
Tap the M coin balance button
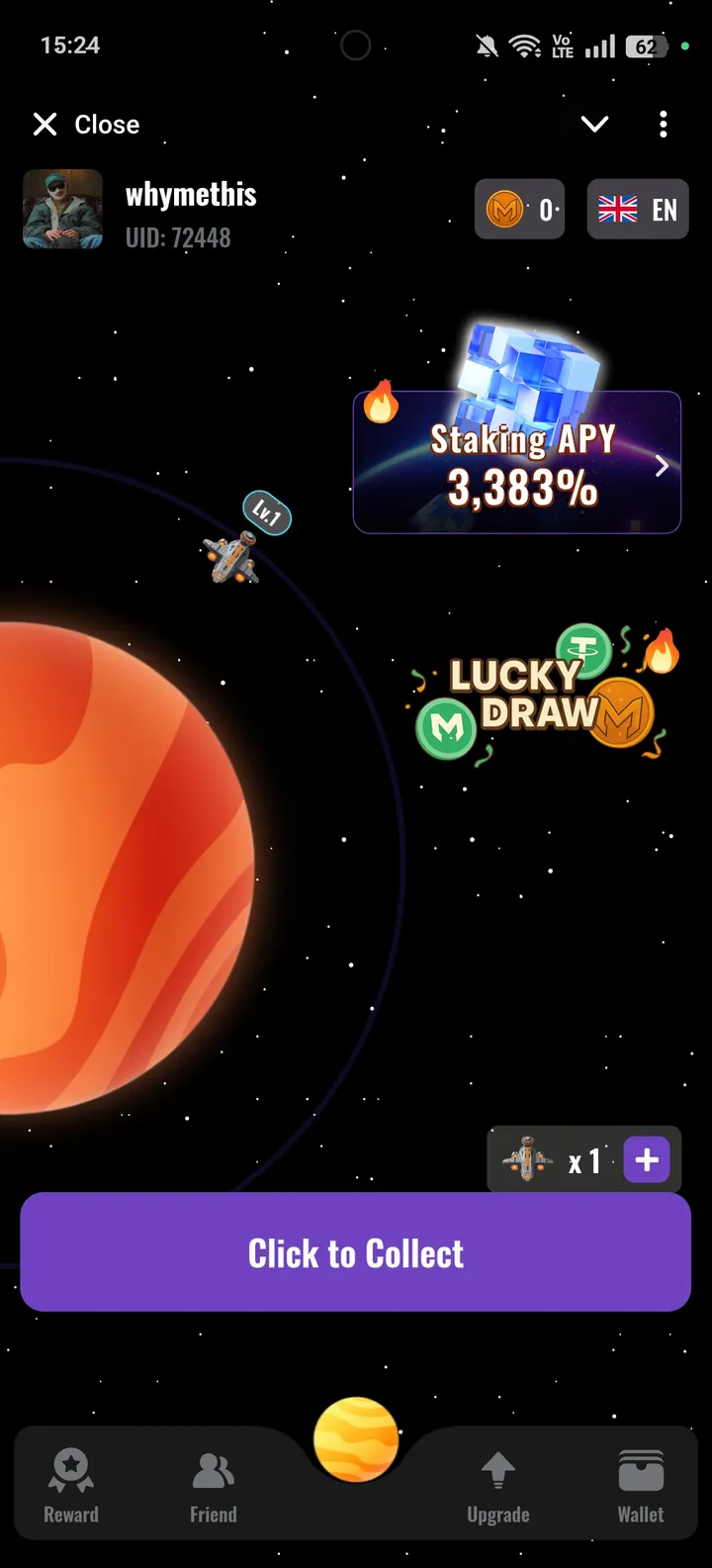520,210
